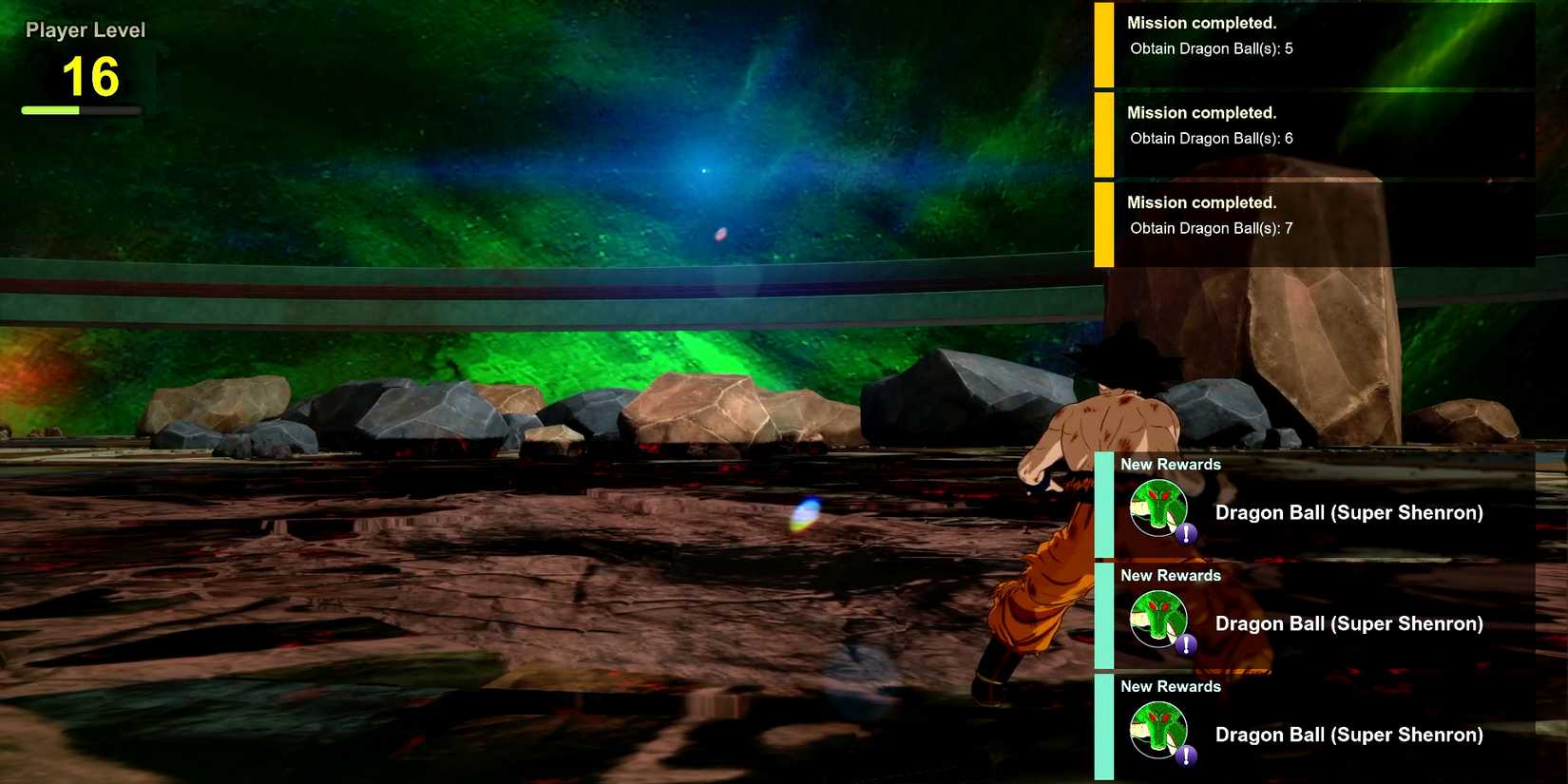Click the Shenron icon on the middle reward
Screen dimensions: 1568x784
click(1157, 620)
